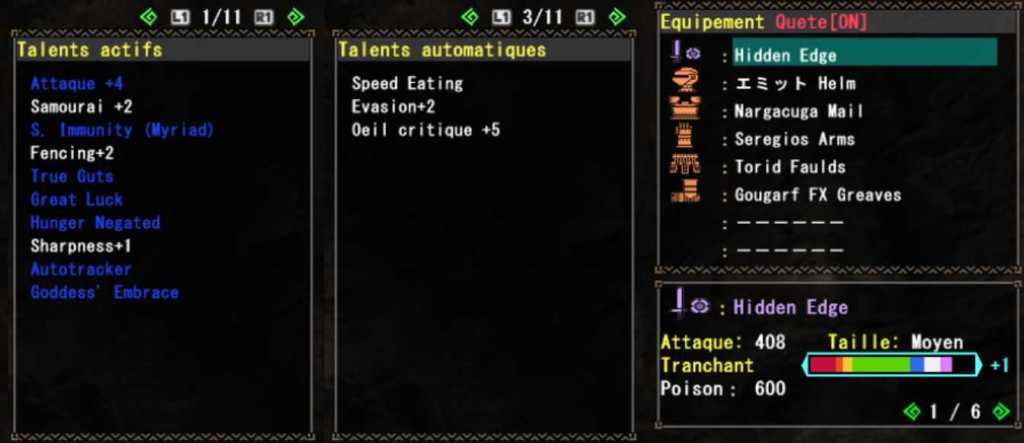Screen dimensions: 1024x443
Task: Choose S. Immunity (Myriad) talent
Action: (122, 130)
